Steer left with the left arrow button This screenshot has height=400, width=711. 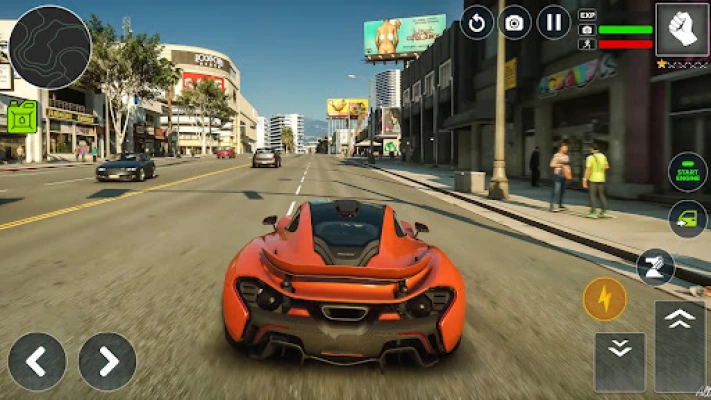click(x=37, y=361)
